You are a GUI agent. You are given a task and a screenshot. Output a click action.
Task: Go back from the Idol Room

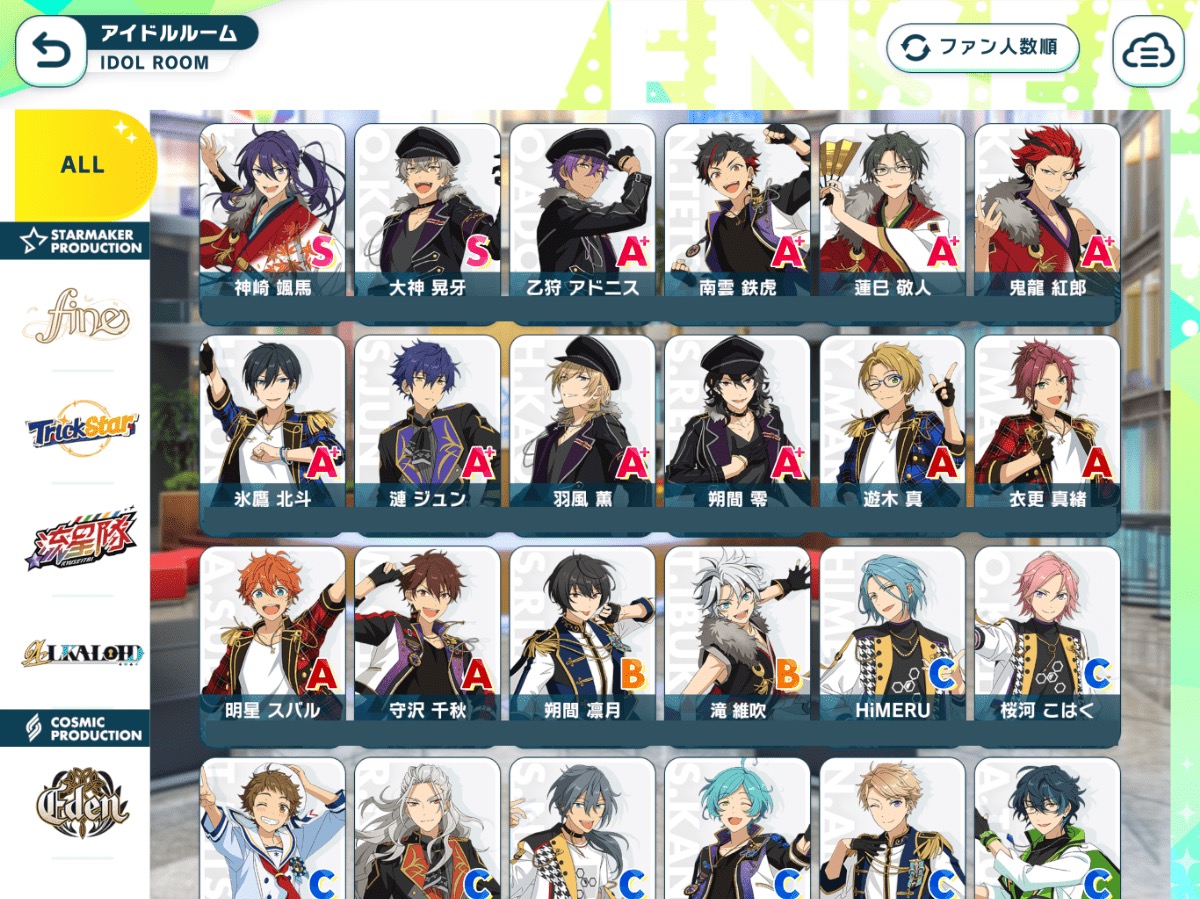(51, 51)
